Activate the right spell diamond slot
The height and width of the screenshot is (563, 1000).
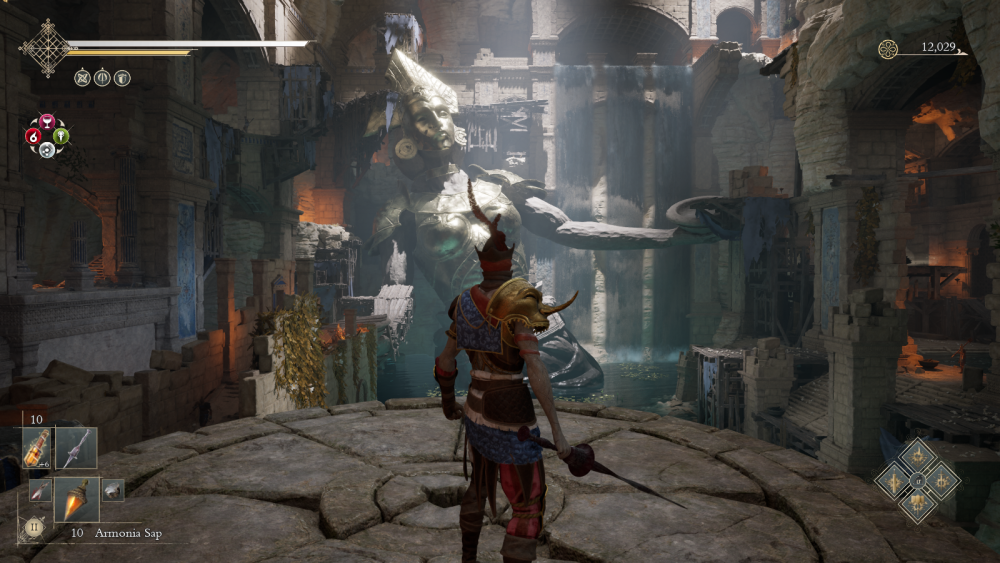(942, 481)
